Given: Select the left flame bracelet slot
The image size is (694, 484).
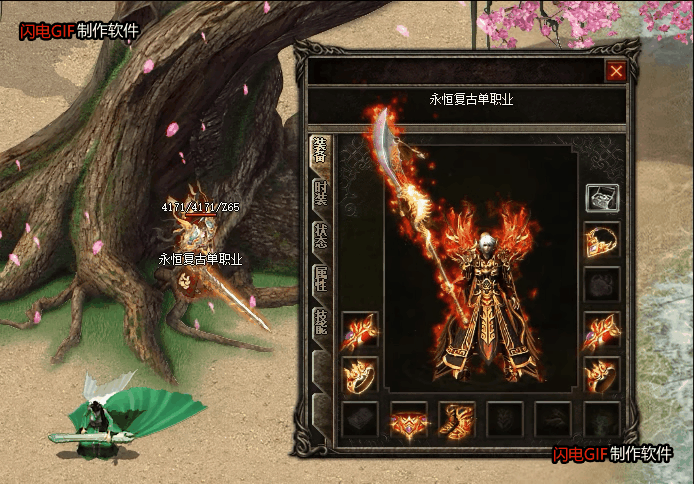Looking at the screenshot, I should pos(360,329).
